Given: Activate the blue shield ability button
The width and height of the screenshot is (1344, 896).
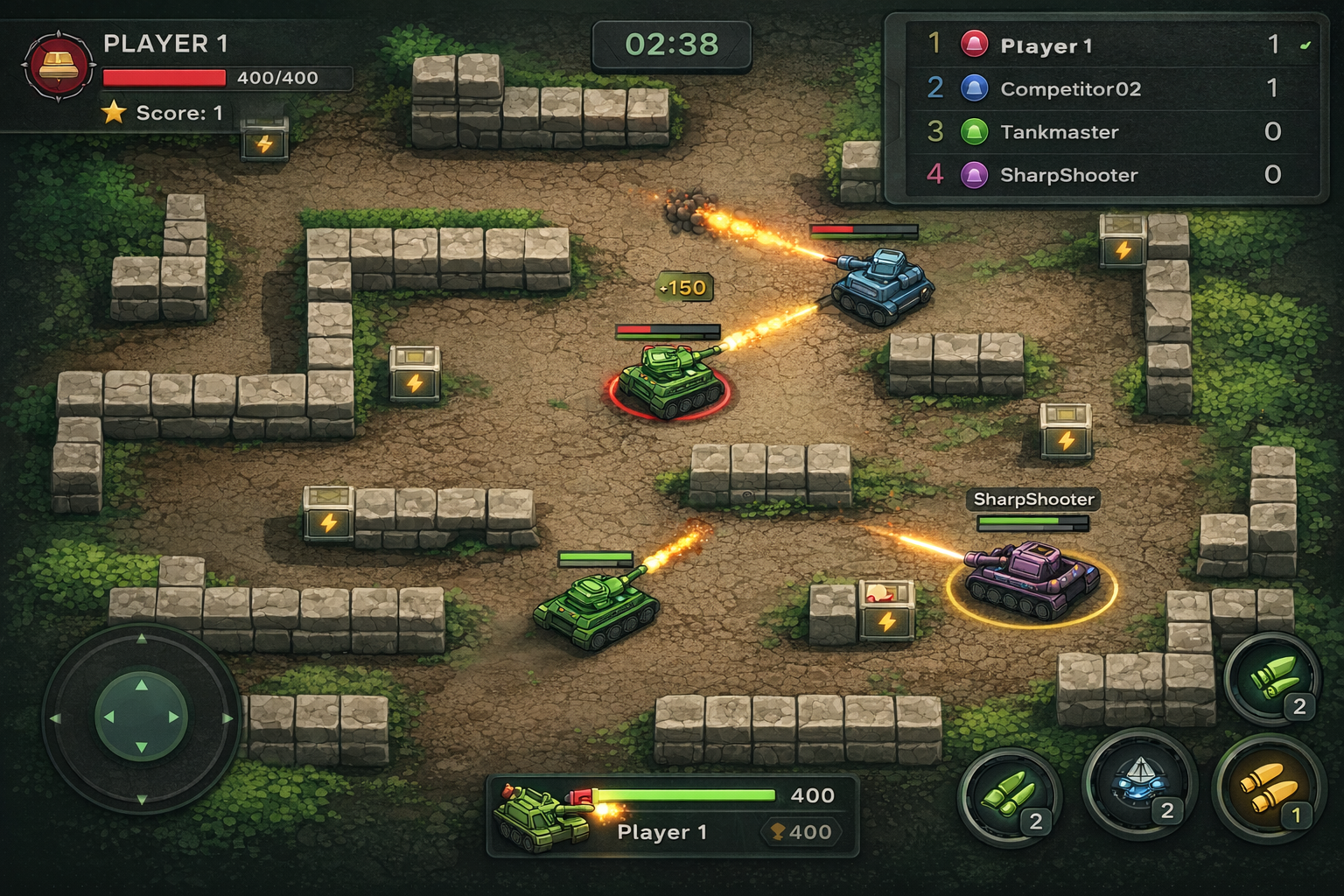Looking at the screenshot, I should pos(1137,781).
